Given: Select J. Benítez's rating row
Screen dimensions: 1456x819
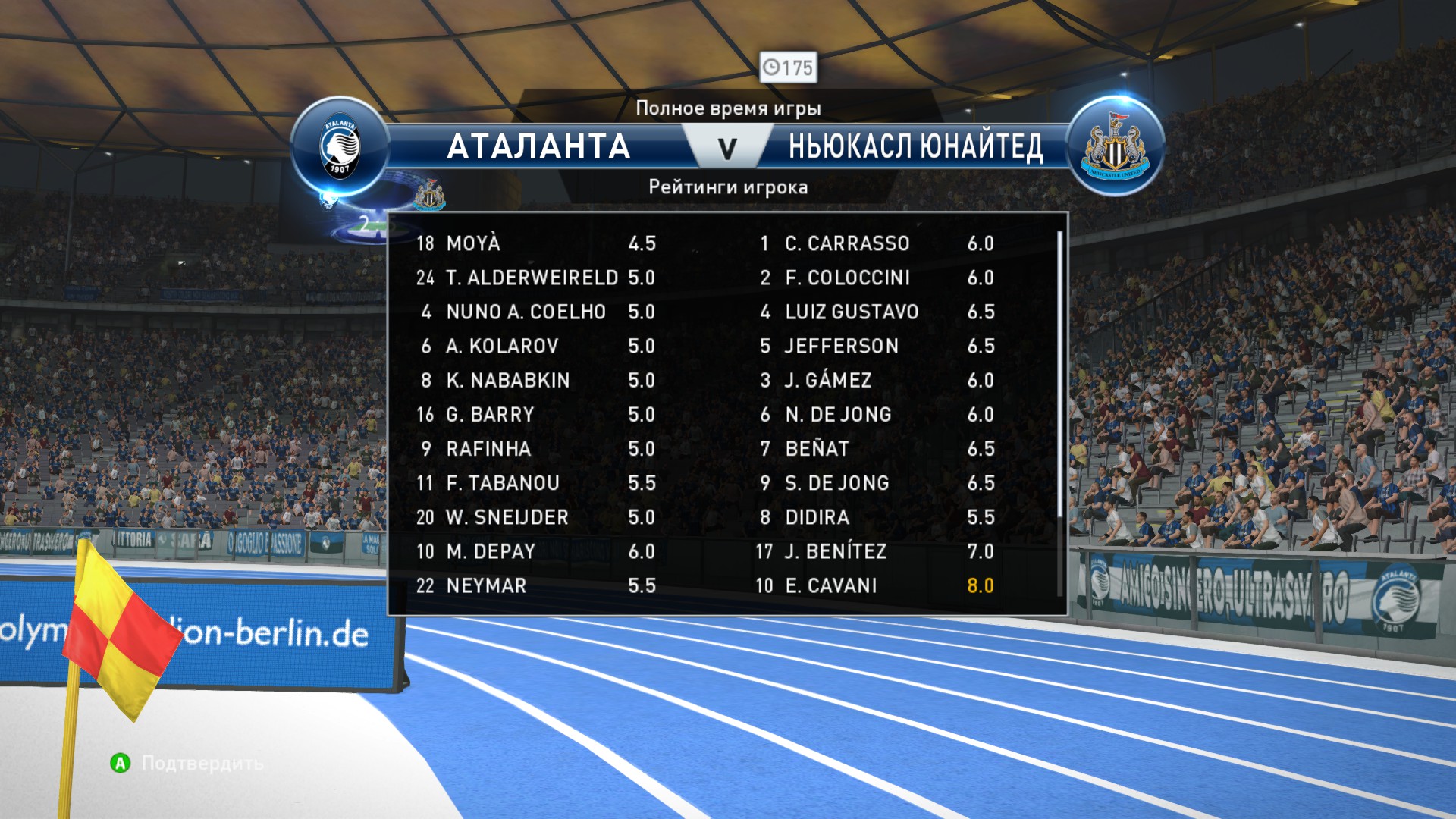Looking at the screenshot, I should [x=876, y=551].
